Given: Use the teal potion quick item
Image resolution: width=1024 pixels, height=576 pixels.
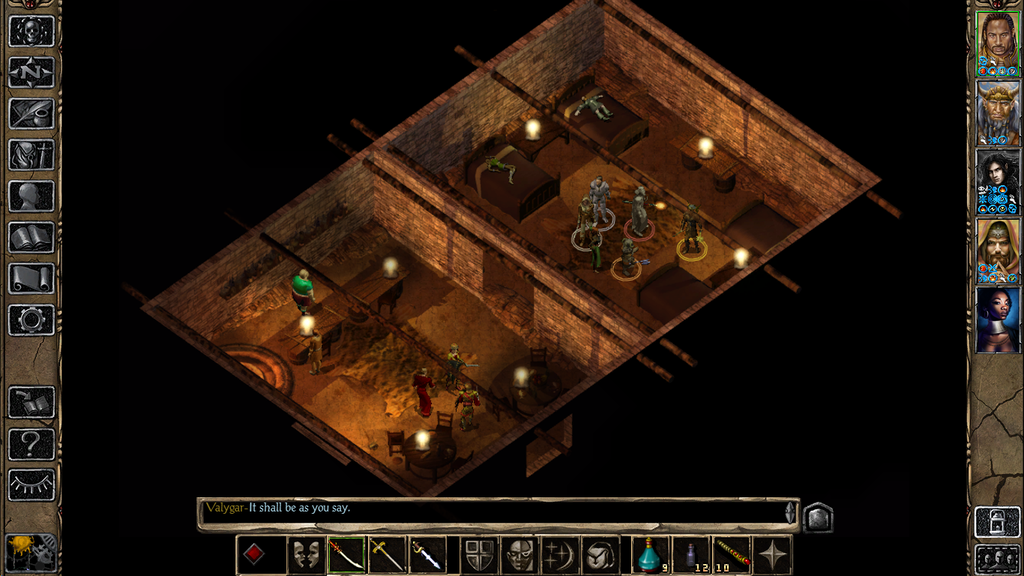Looking at the screenshot, I should coord(651,554).
